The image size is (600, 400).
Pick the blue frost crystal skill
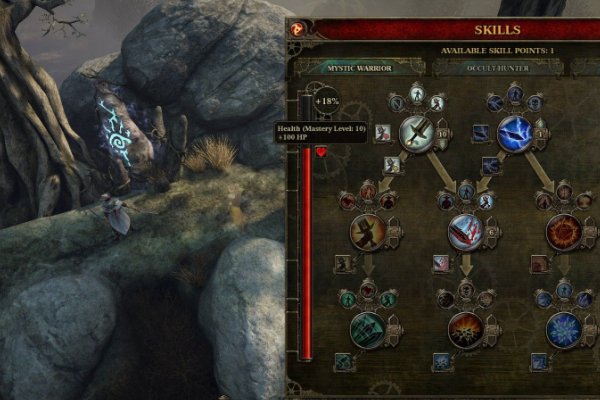tap(563, 330)
